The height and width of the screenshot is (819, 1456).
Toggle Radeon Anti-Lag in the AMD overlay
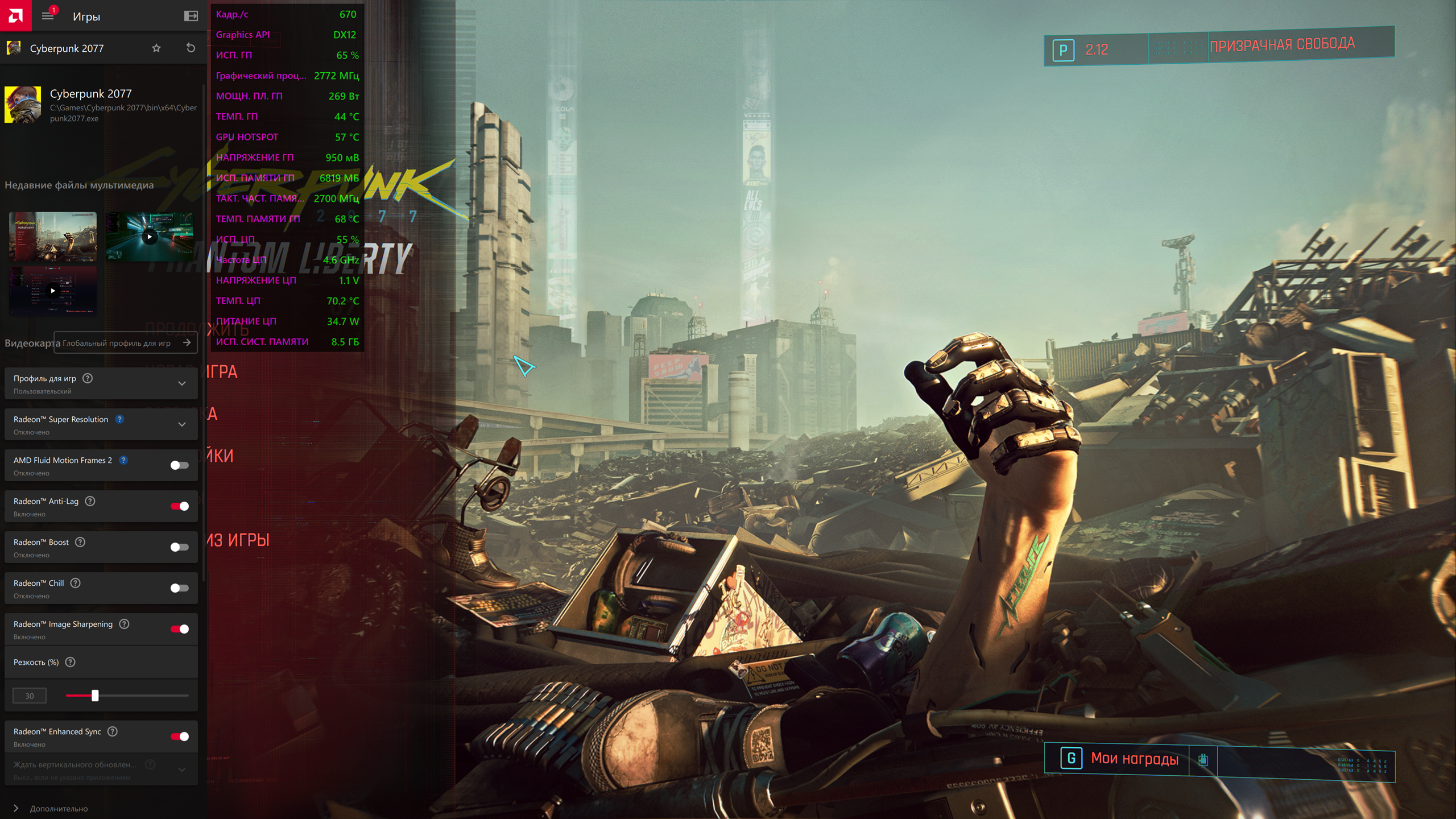tap(180, 506)
